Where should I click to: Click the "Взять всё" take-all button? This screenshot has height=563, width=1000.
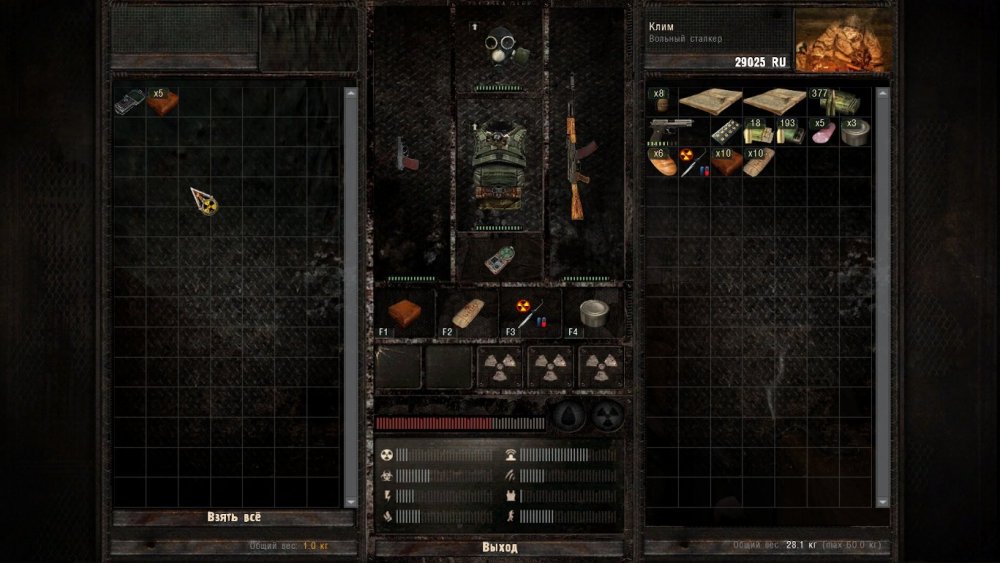pos(234,517)
